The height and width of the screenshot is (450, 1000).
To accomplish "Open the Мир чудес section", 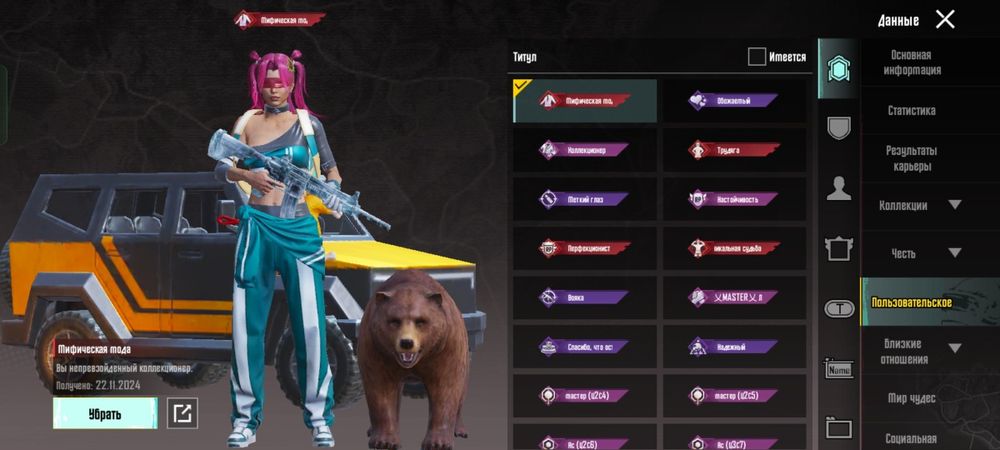I will [x=911, y=398].
